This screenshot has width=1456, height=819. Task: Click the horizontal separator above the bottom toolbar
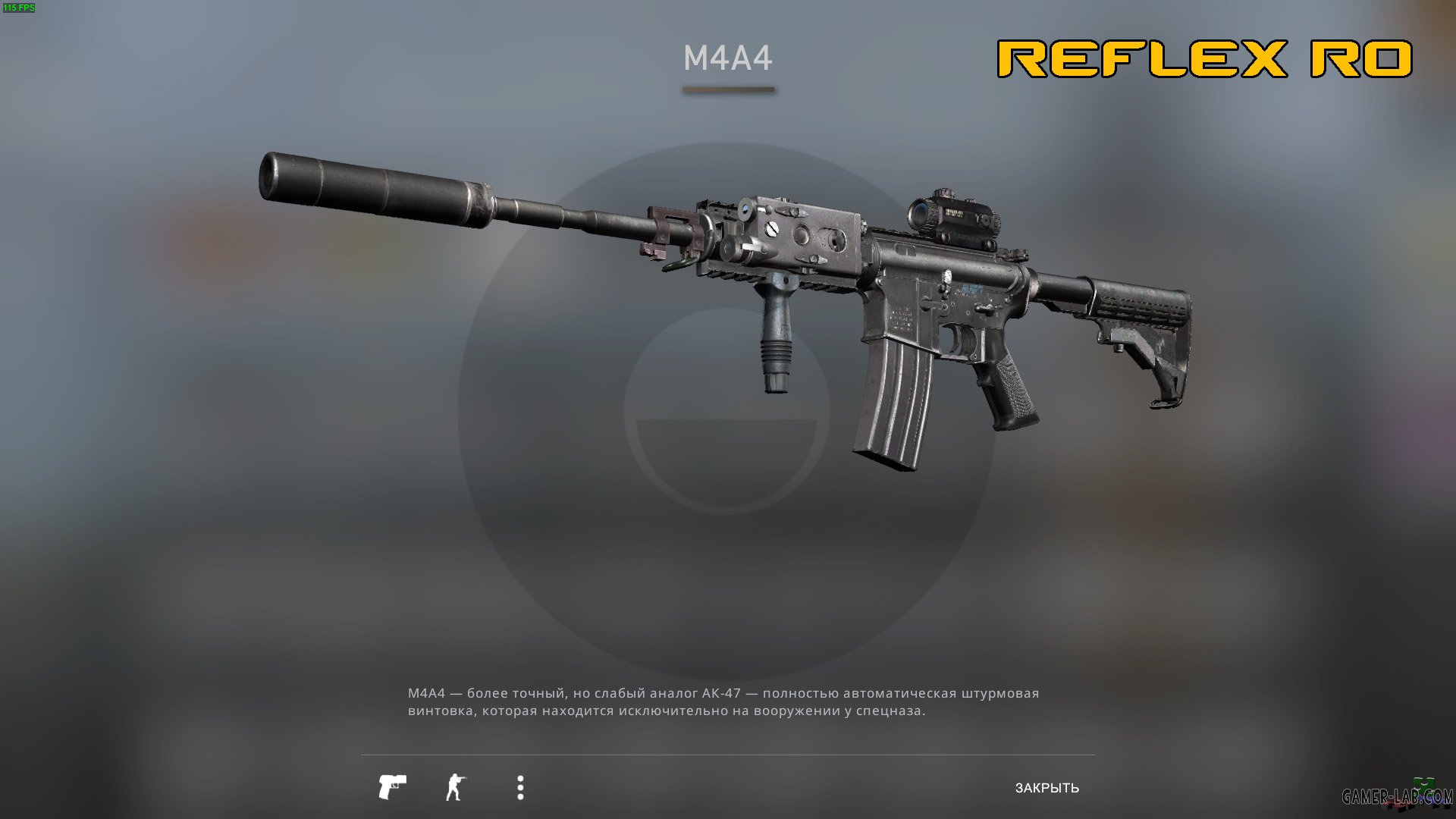[x=726, y=755]
